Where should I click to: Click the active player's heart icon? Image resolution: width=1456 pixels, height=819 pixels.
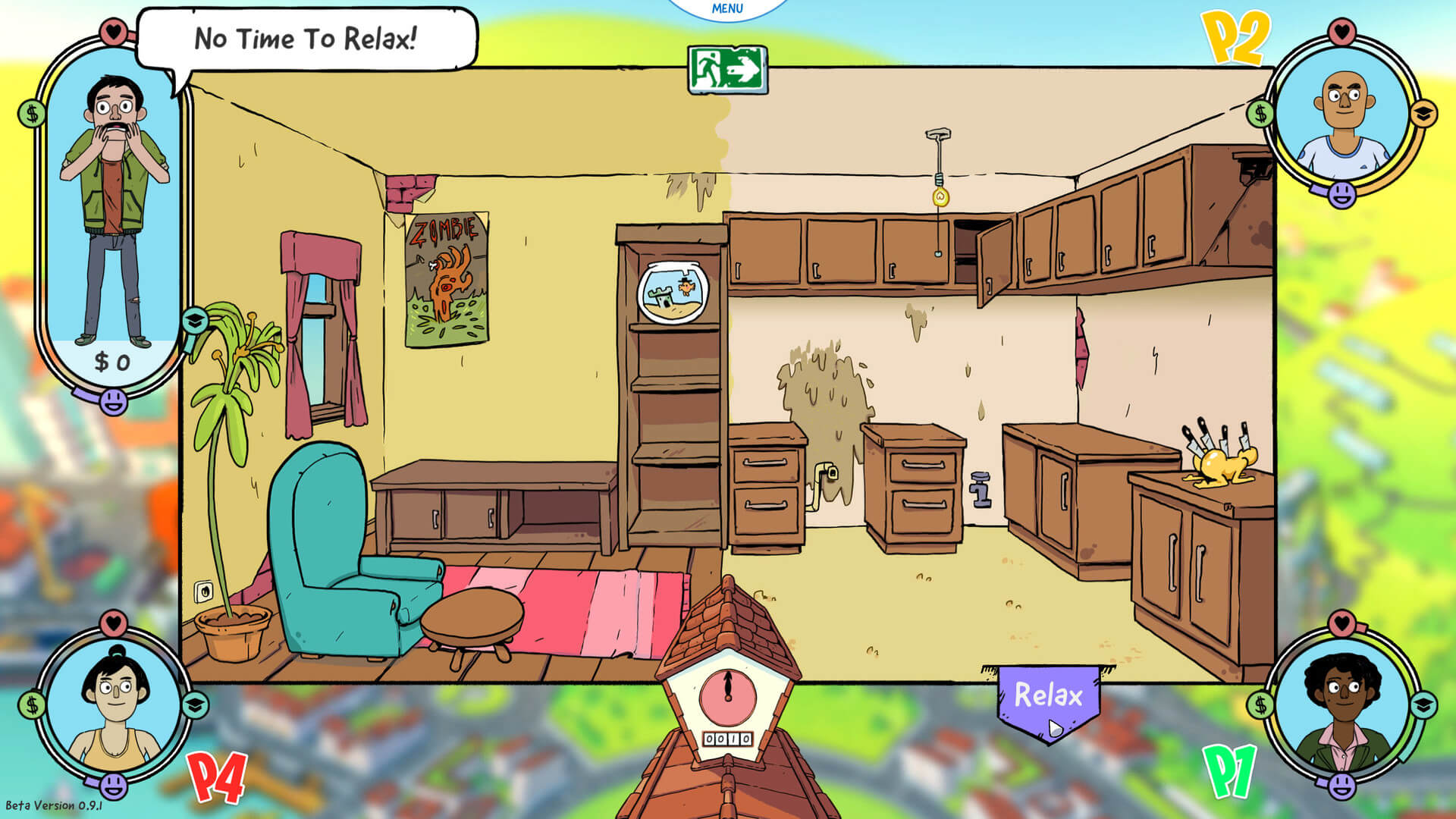tap(114, 32)
